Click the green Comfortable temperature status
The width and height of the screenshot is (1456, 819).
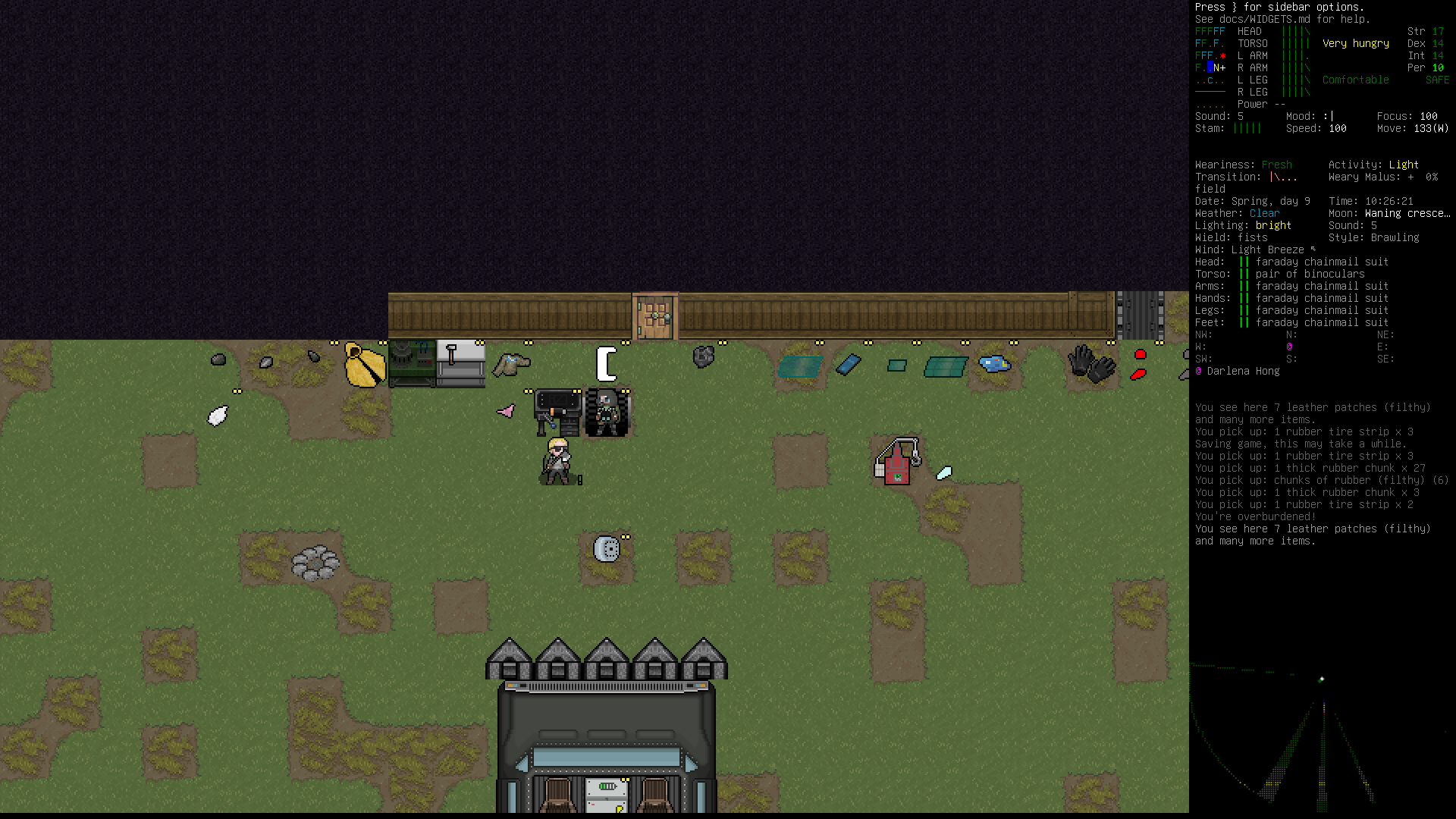click(x=1355, y=80)
